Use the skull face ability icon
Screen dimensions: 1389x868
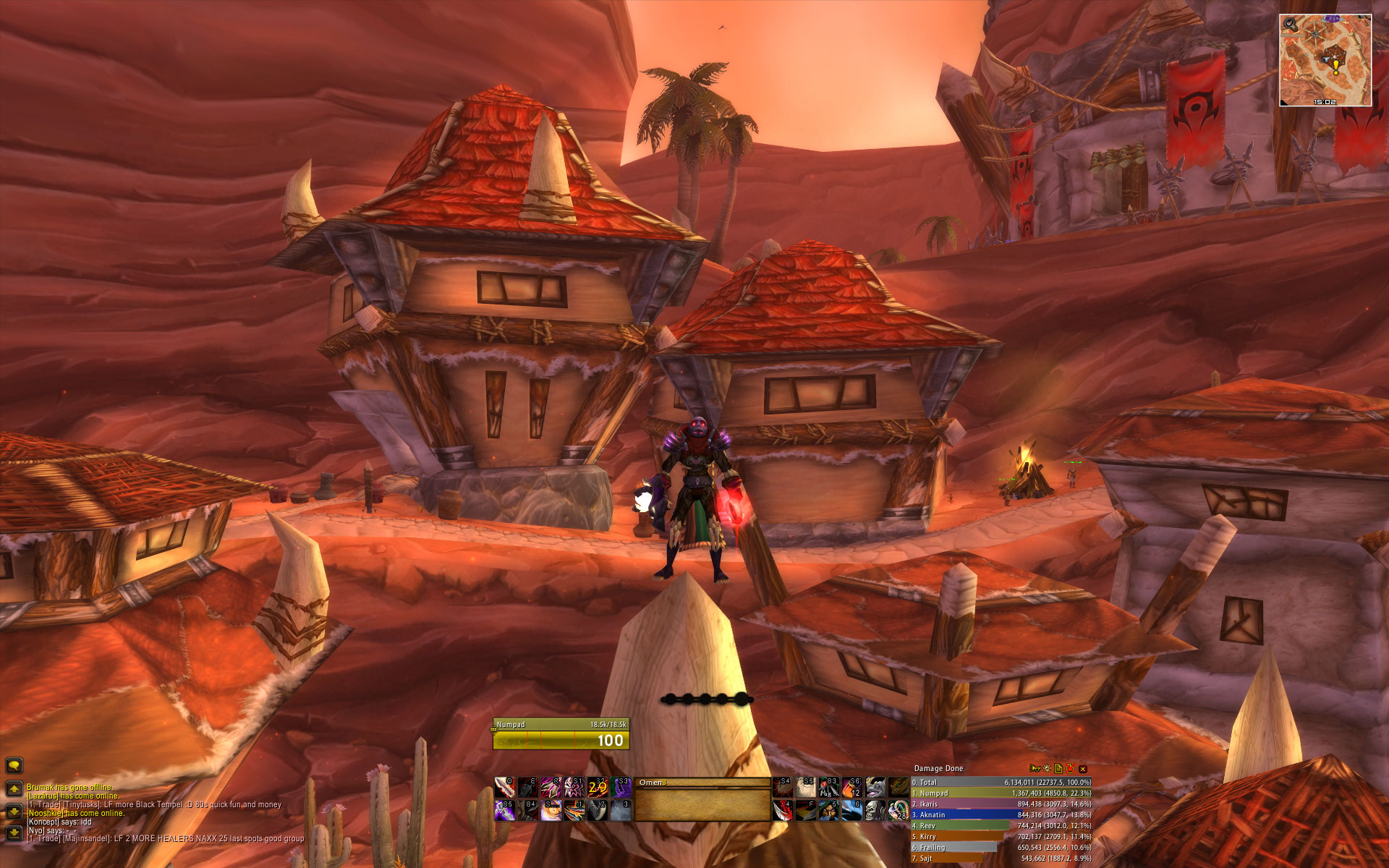click(x=875, y=810)
